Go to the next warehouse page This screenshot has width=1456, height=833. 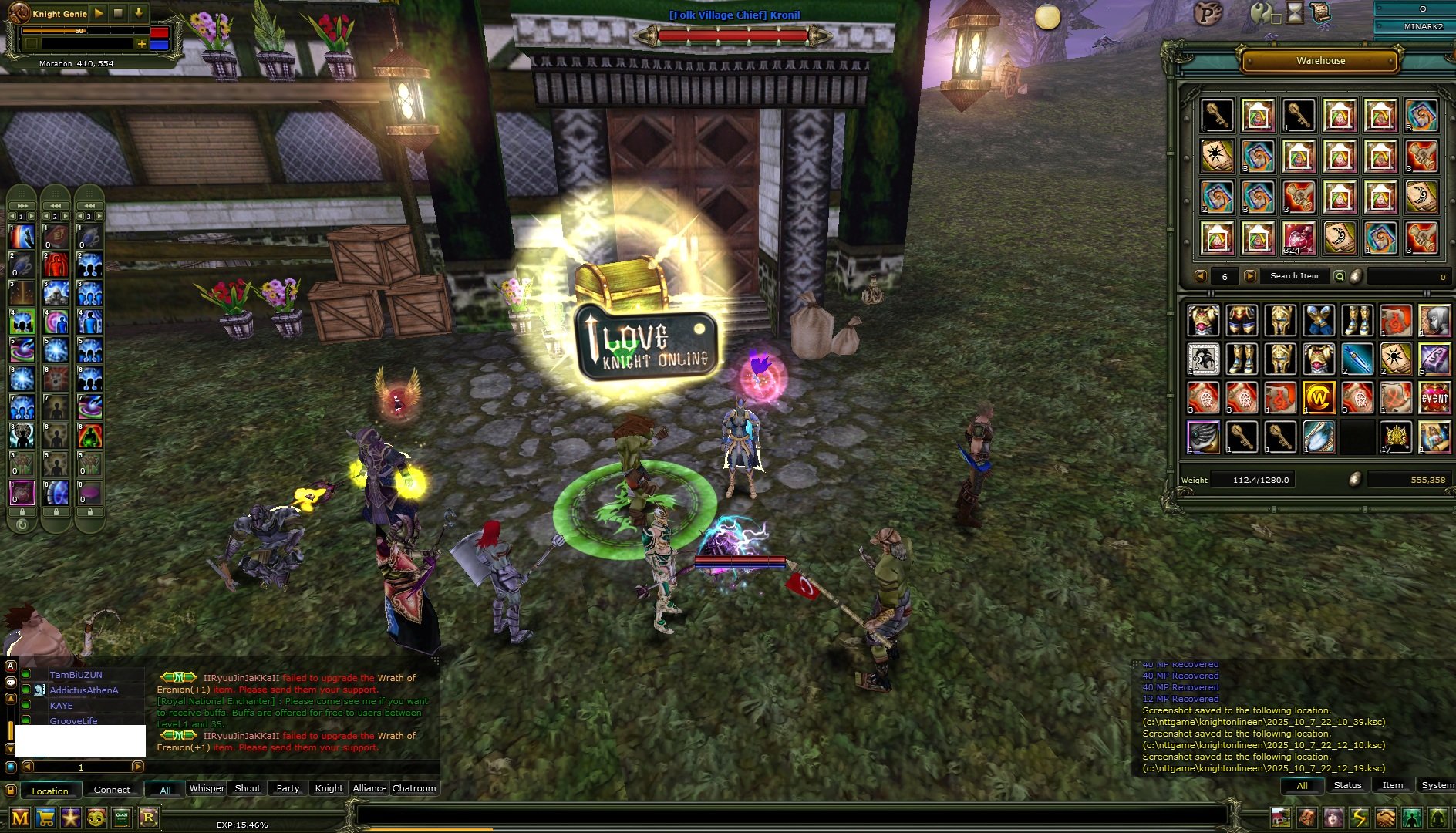(1250, 276)
